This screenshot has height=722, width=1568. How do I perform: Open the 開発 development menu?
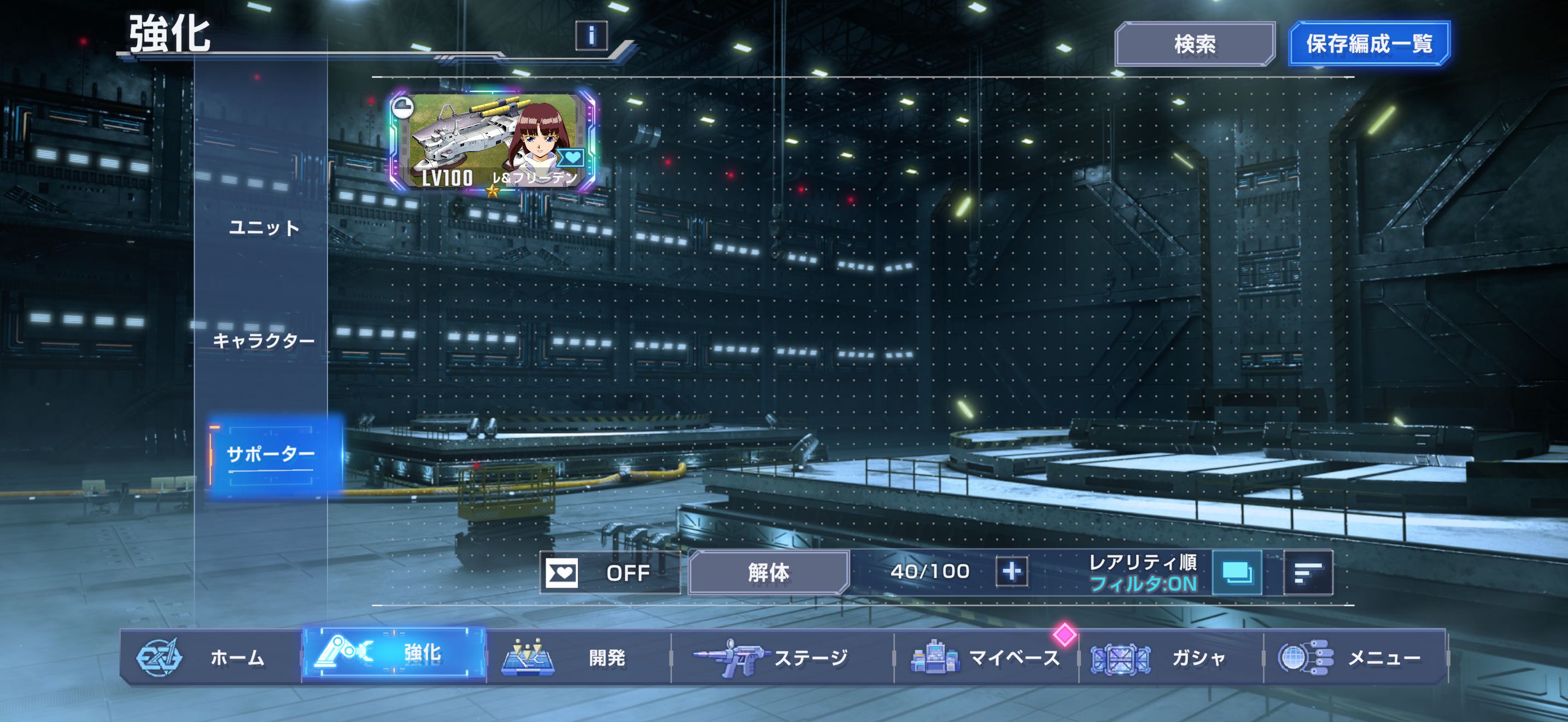[578, 657]
